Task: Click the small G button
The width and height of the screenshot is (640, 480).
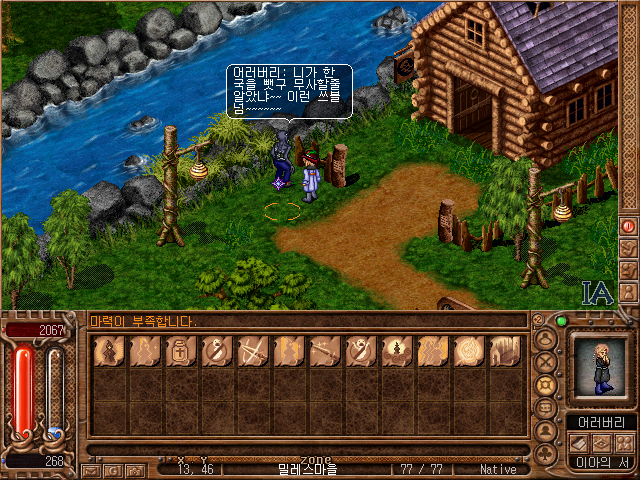Action: (114, 469)
